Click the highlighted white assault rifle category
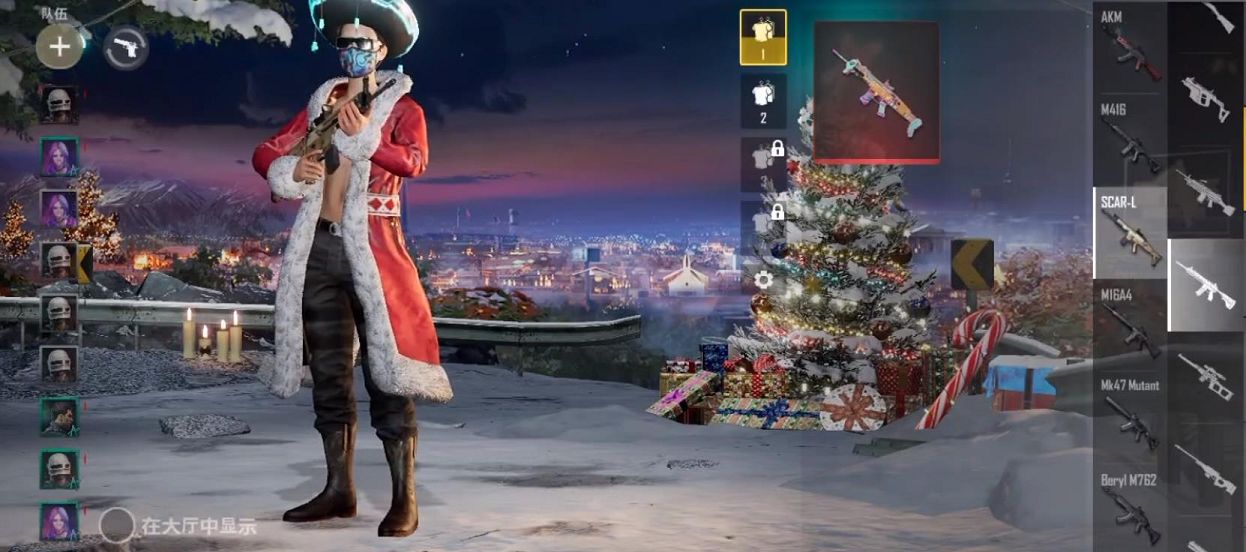Screen dimensions: 1246x552 pyautogui.click(x=1204, y=284)
